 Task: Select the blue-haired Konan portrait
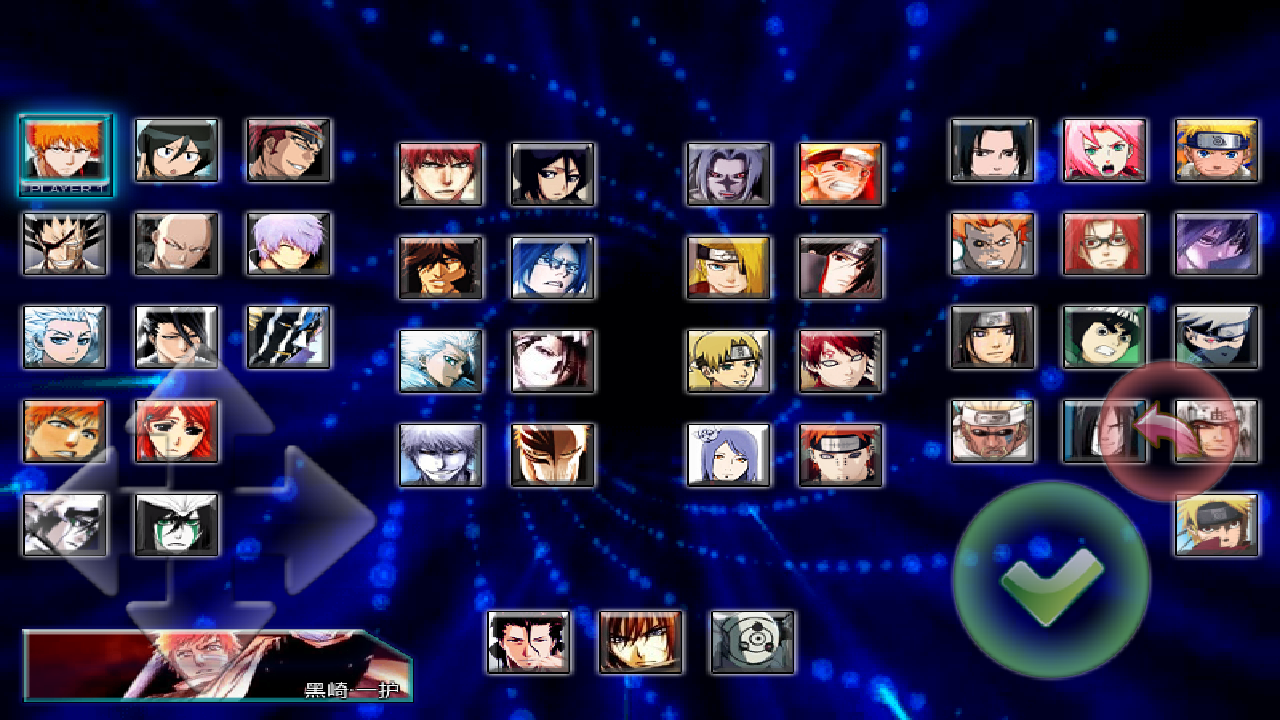(728, 455)
